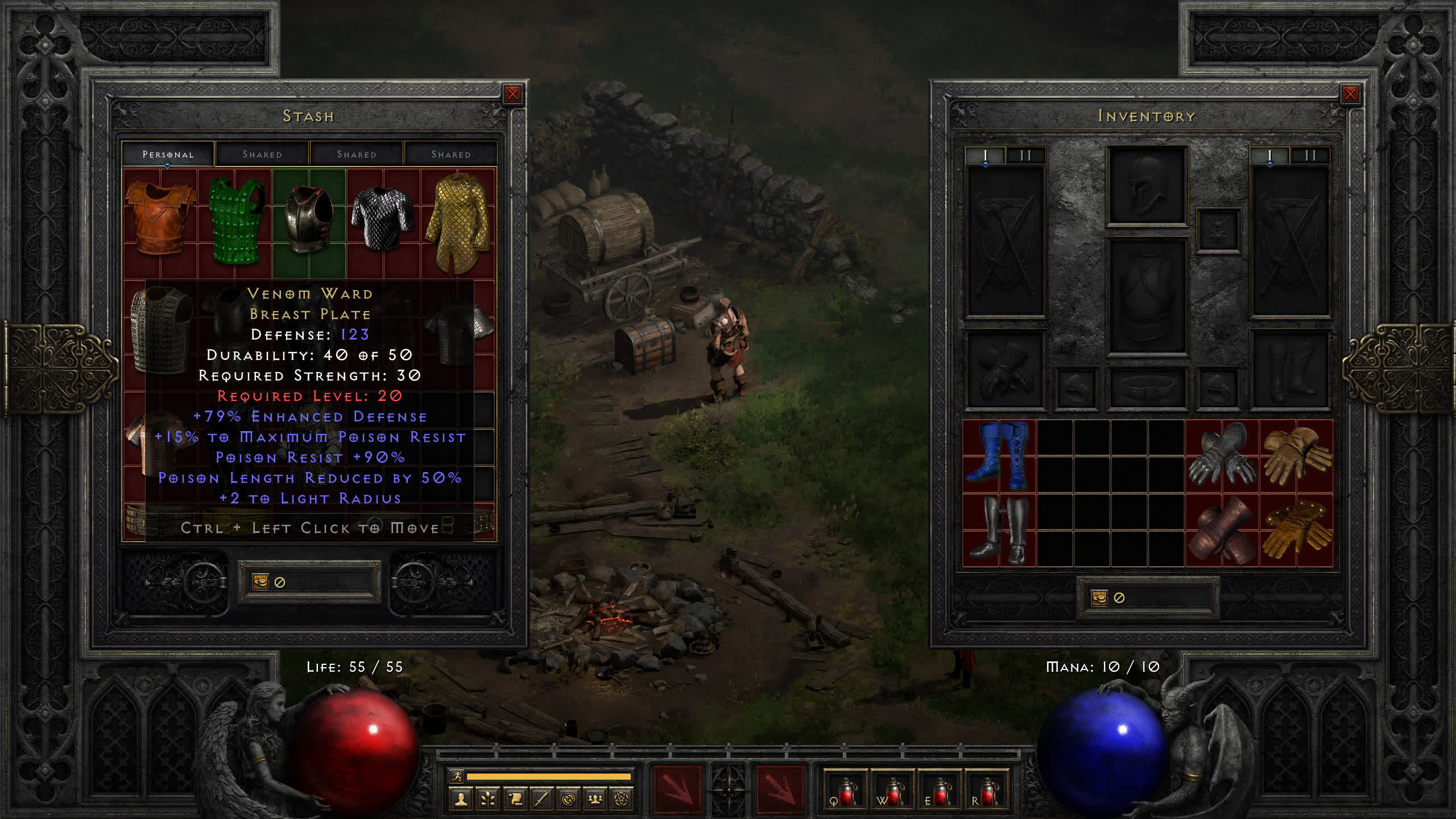Pick up the gray chain gauntlets

1221,456
